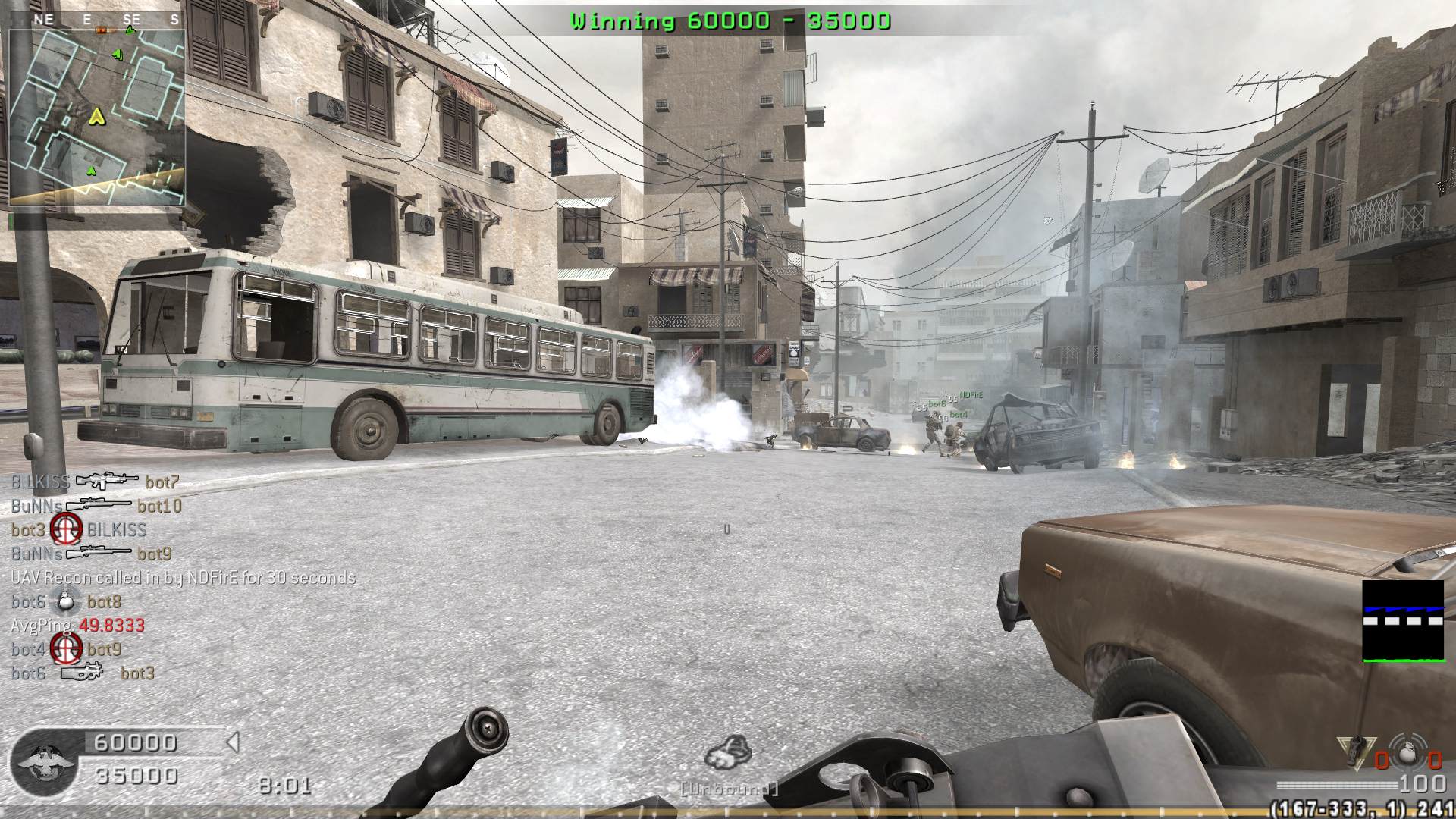This screenshot has width=1456, height=819.
Task: Click the black lagometer network graph
Action: [1403, 620]
